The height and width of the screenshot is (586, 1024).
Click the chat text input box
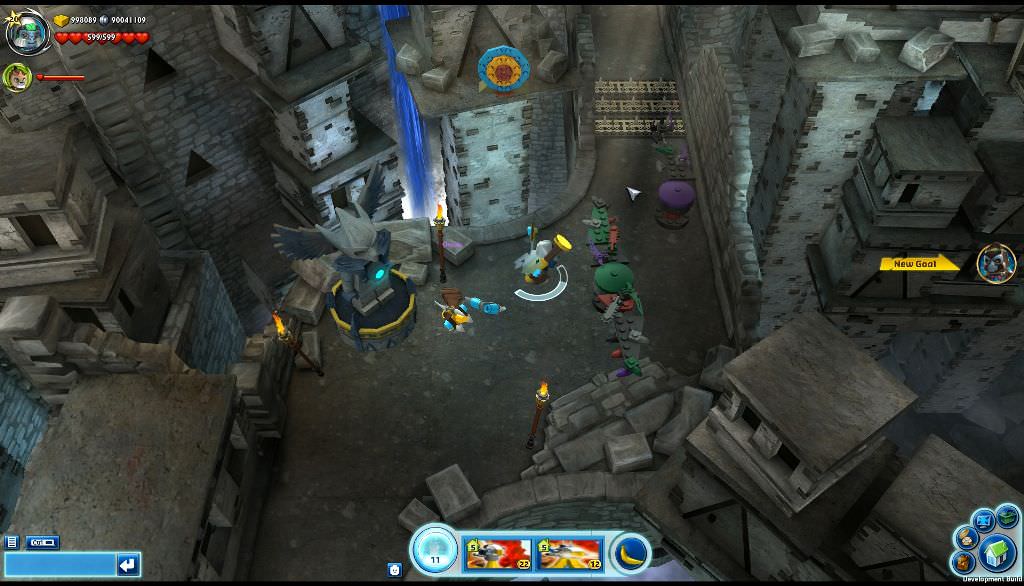(58, 566)
